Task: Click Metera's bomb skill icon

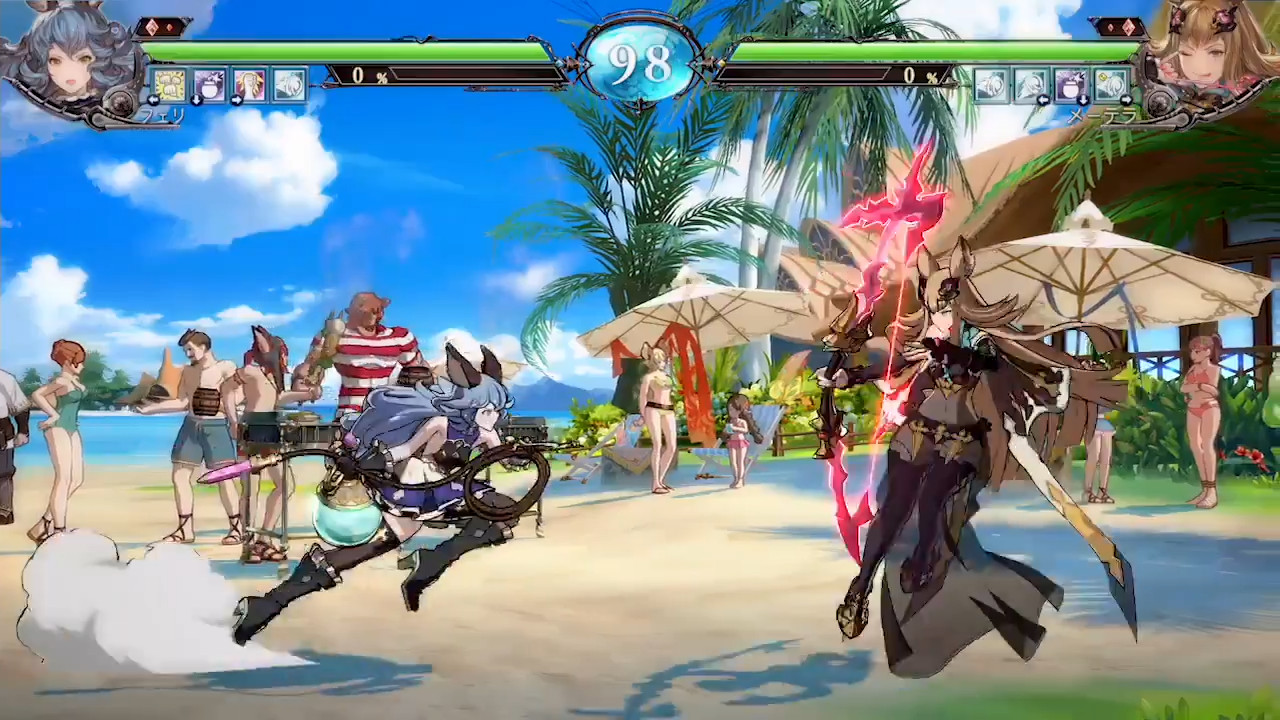Action: tap(1072, 84)
